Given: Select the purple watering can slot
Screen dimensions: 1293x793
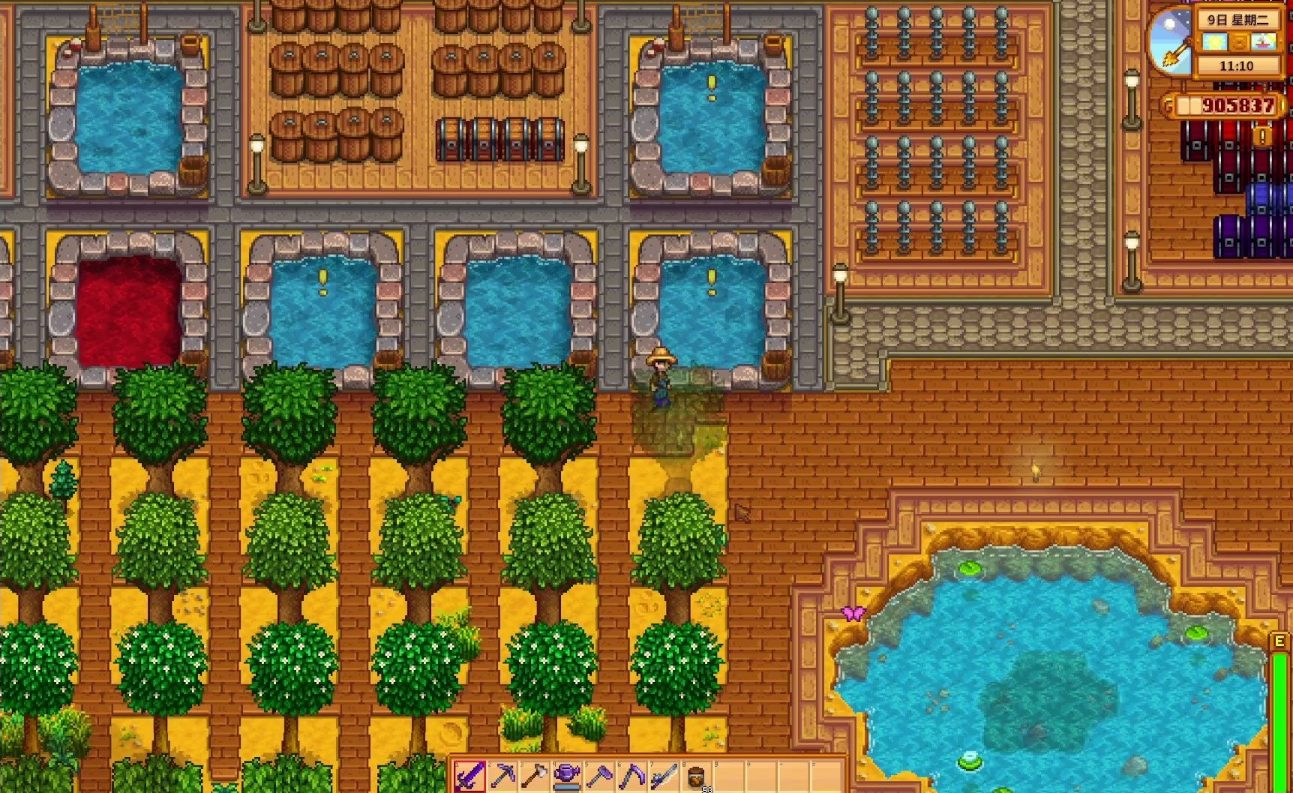Looking at the screenshot, I should pyautogui.click(x=567, y=776).
